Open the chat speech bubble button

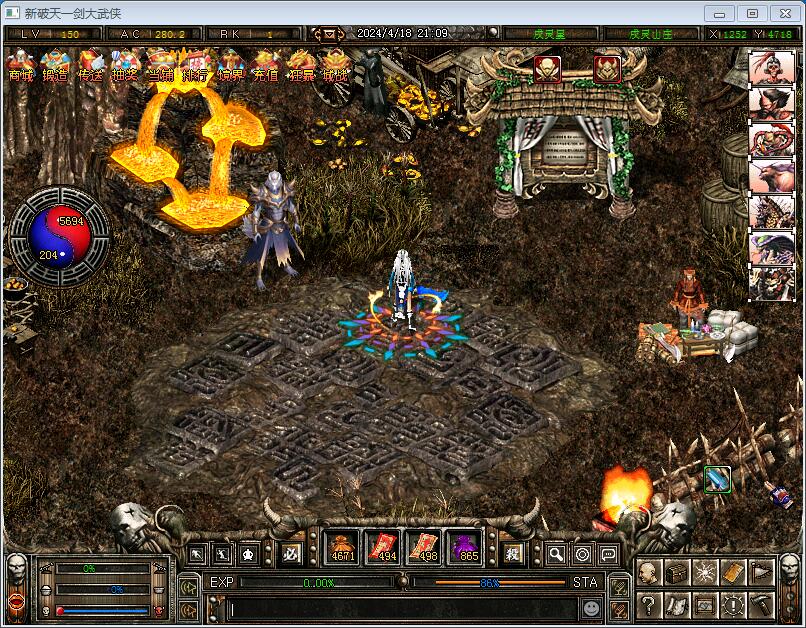(x=608, y=554)
